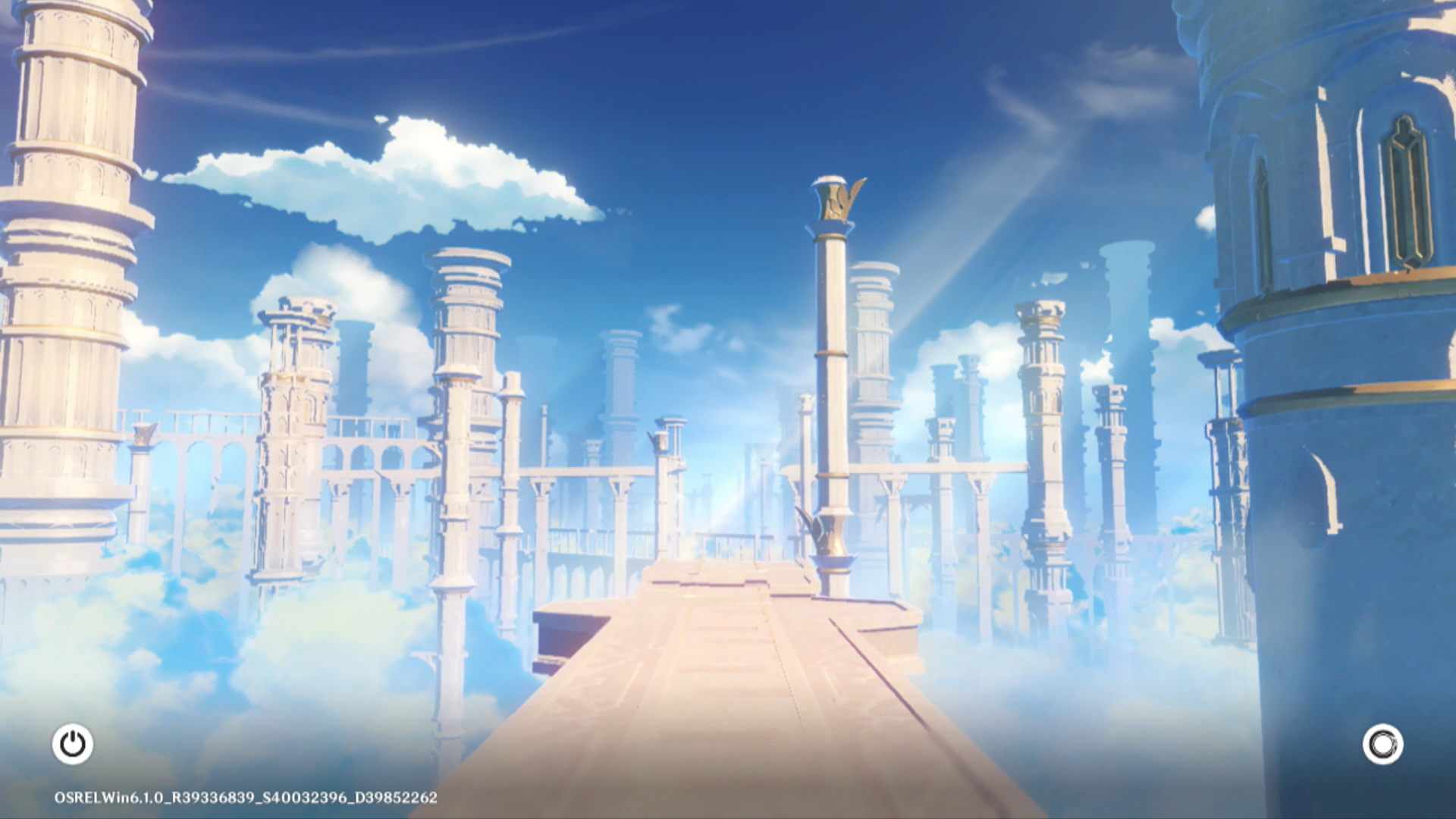Click the circular ring icon button
Screen dimensions: 1456x819
pos(1382,744)
